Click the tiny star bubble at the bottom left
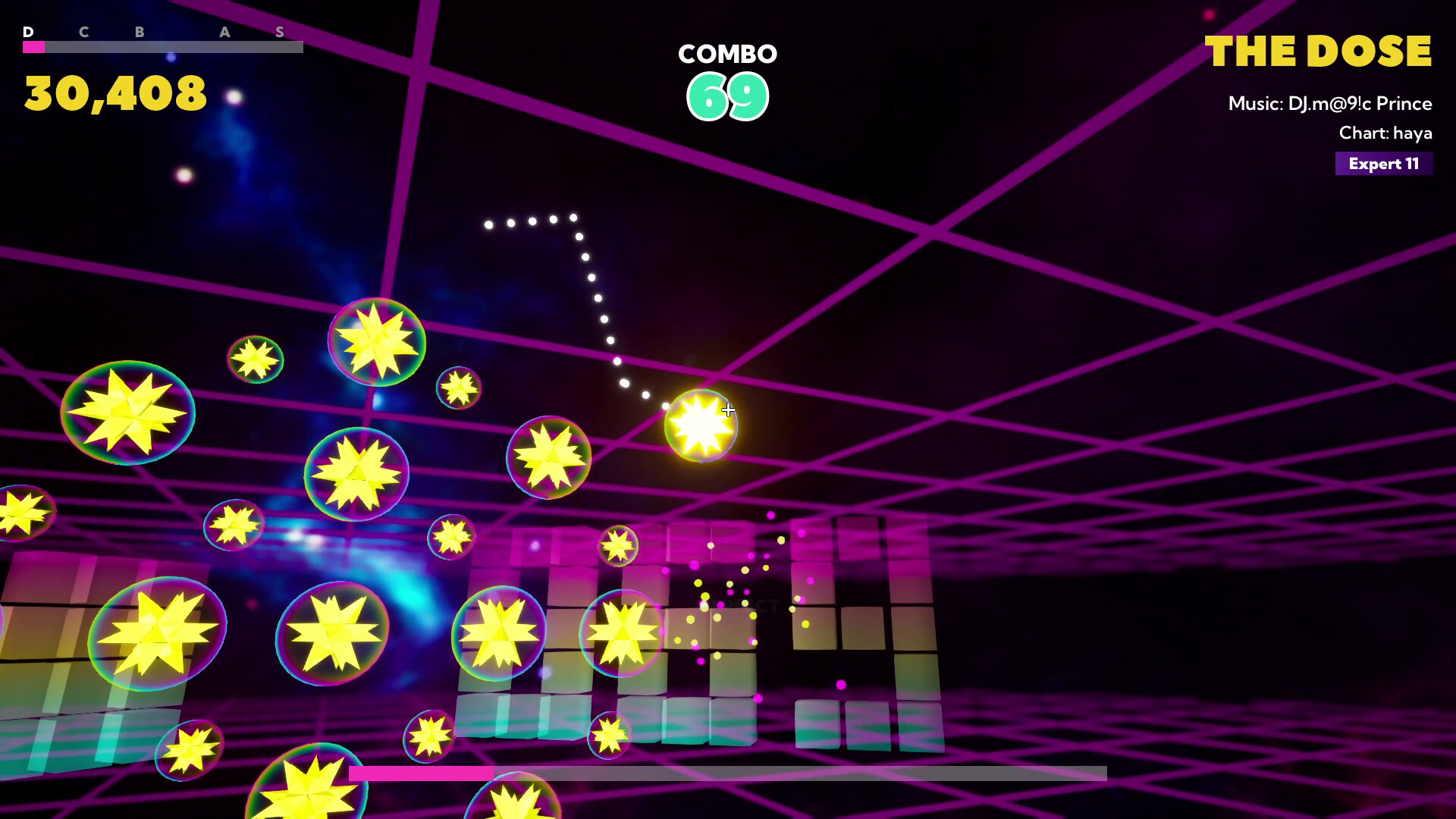Viewport: 1456px width, 819px height. click(188, 751)
